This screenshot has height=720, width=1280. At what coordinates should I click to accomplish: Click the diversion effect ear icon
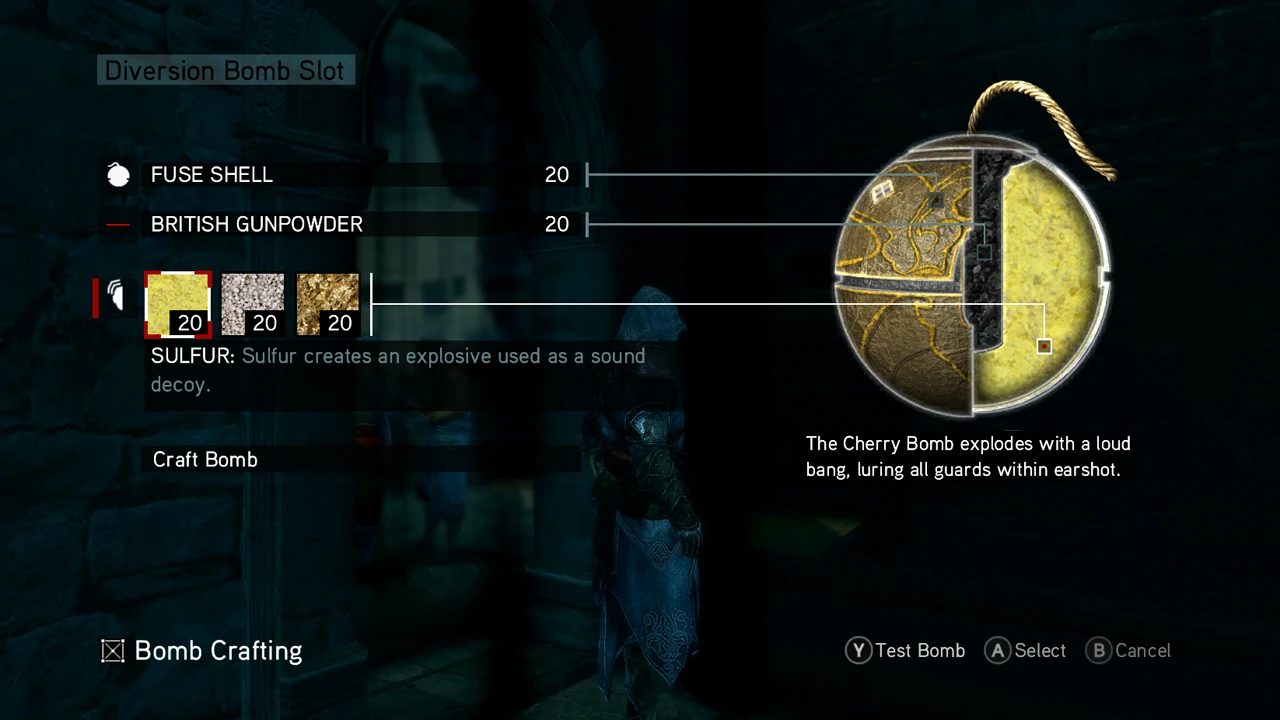(115, 295)
